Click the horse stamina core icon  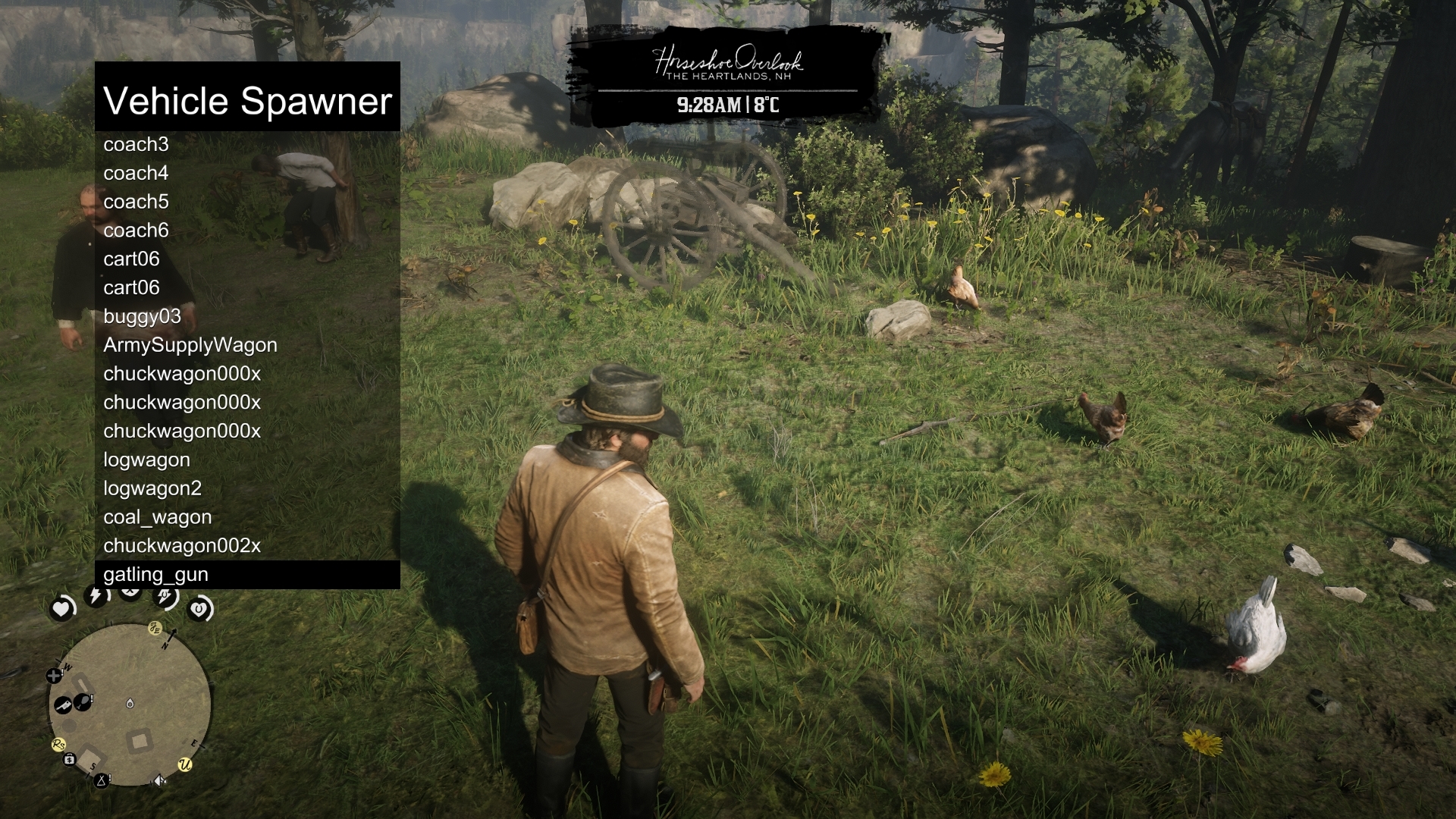(164, 598)
